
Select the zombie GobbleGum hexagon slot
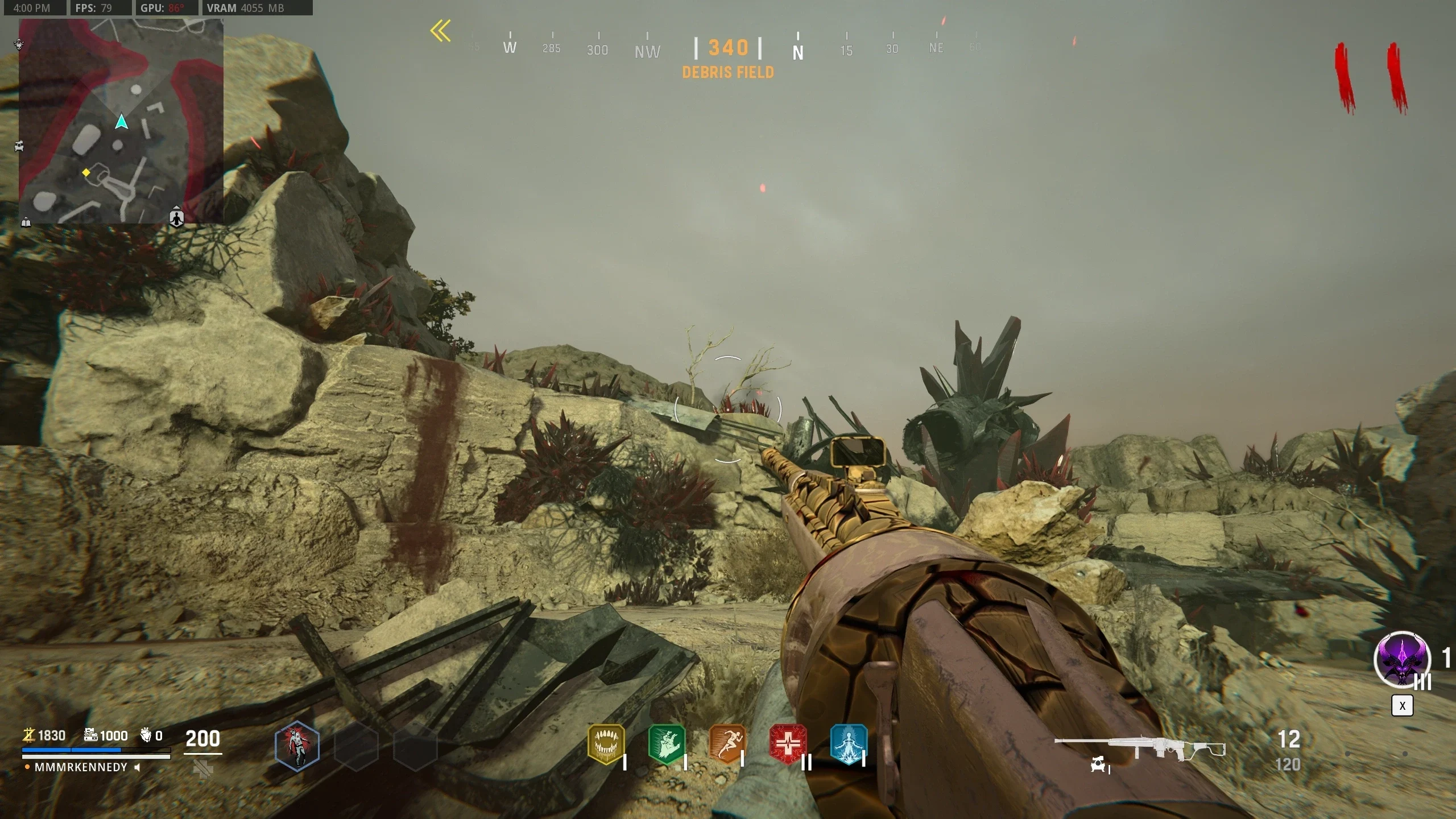297,746
